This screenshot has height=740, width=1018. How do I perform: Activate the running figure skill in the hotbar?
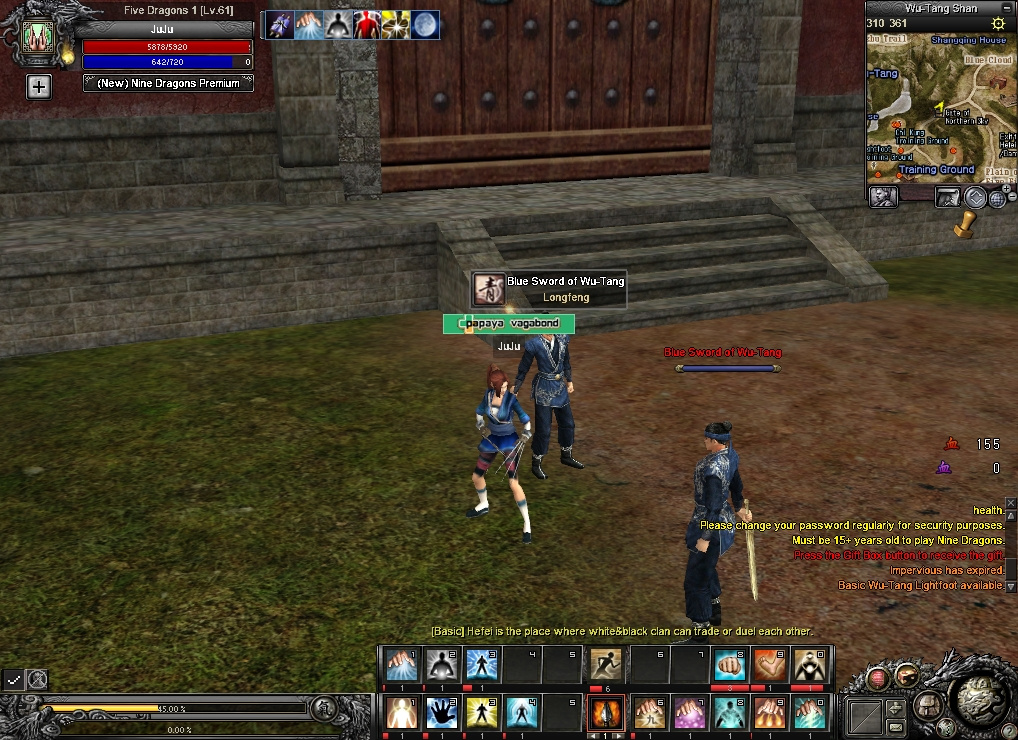pyautogui.click(x=607, y=665)
